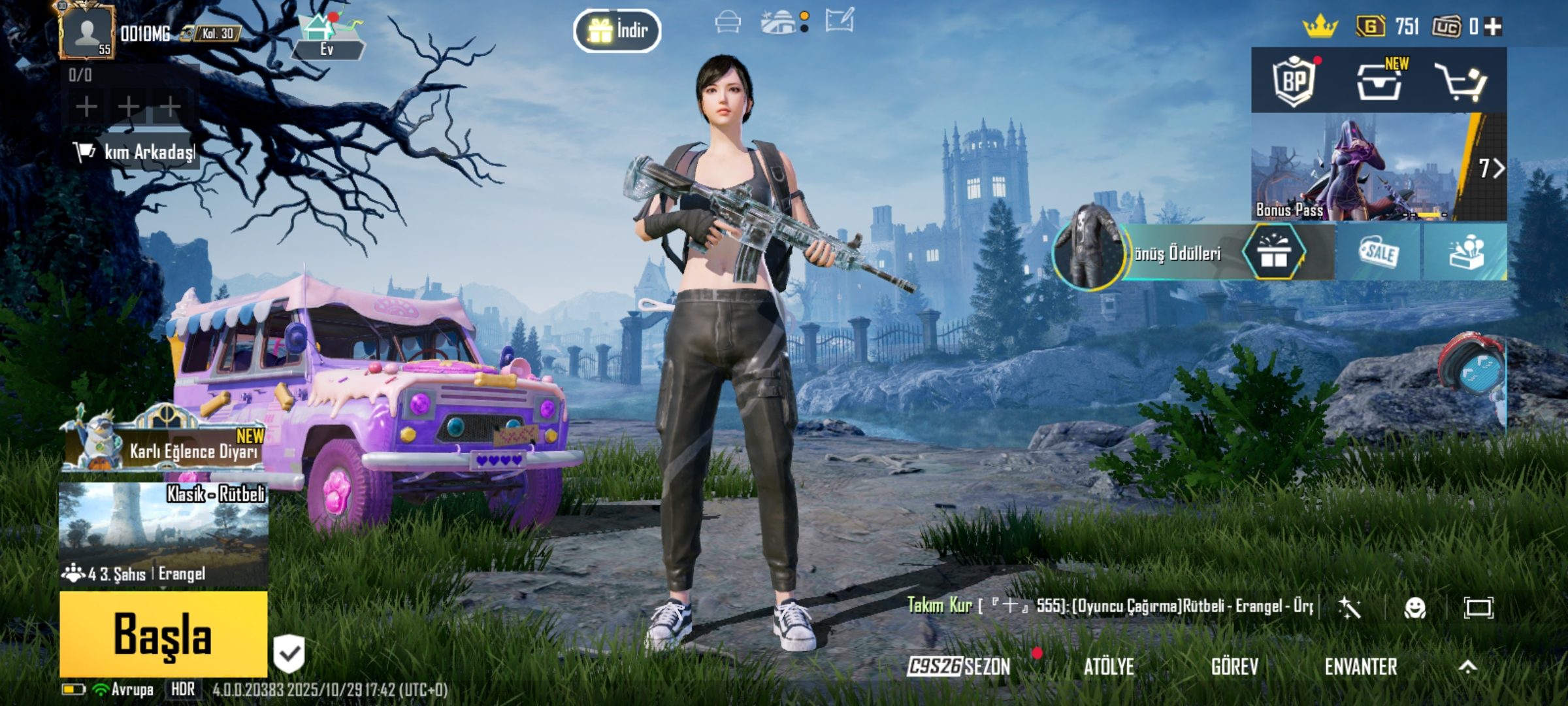Viewport: 1568px width, 706px height.
Task: Tap the İndir download gift button
Action: [617, 29]
